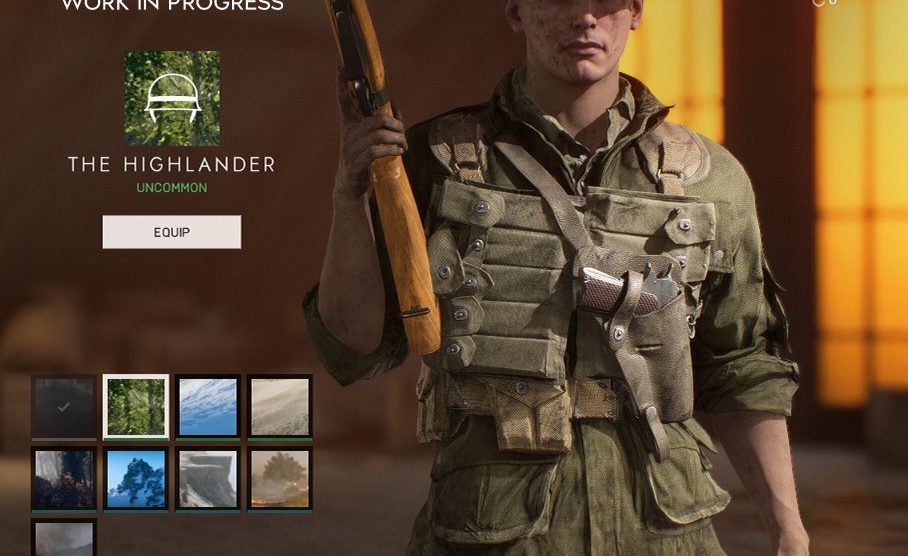Select the partially visible grey fog tile

[x=64, y=538]
